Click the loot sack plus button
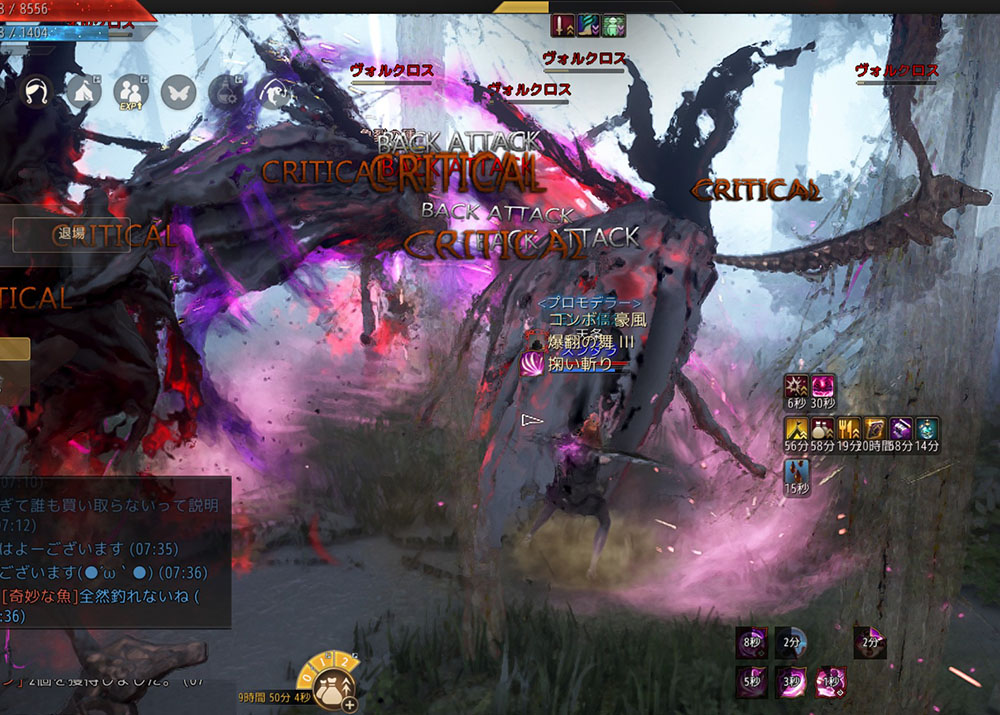This screenshot has height=715, width=1000. pyautogui.click(x=349, y=704)
